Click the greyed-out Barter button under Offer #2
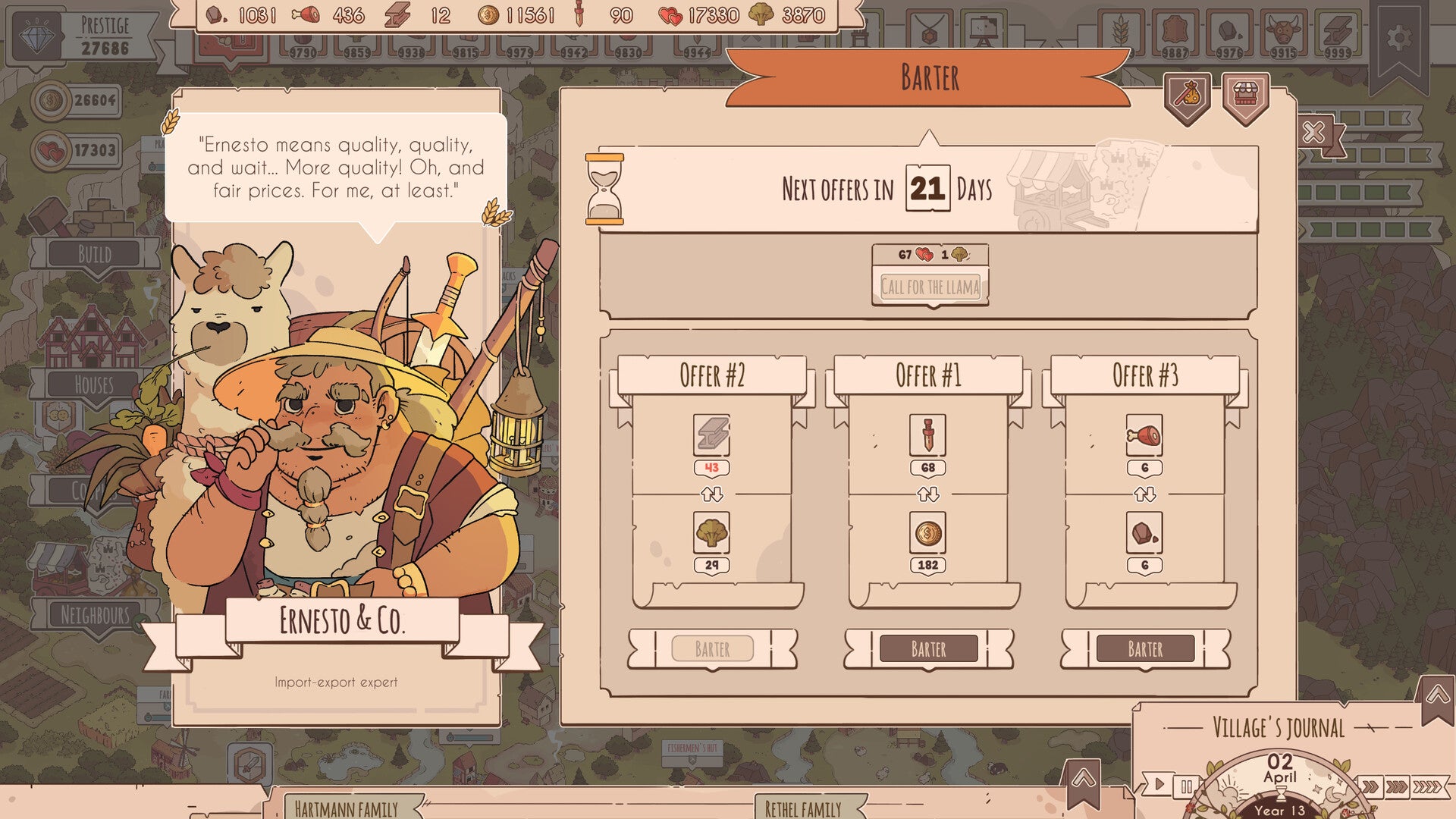 [712, 649]
